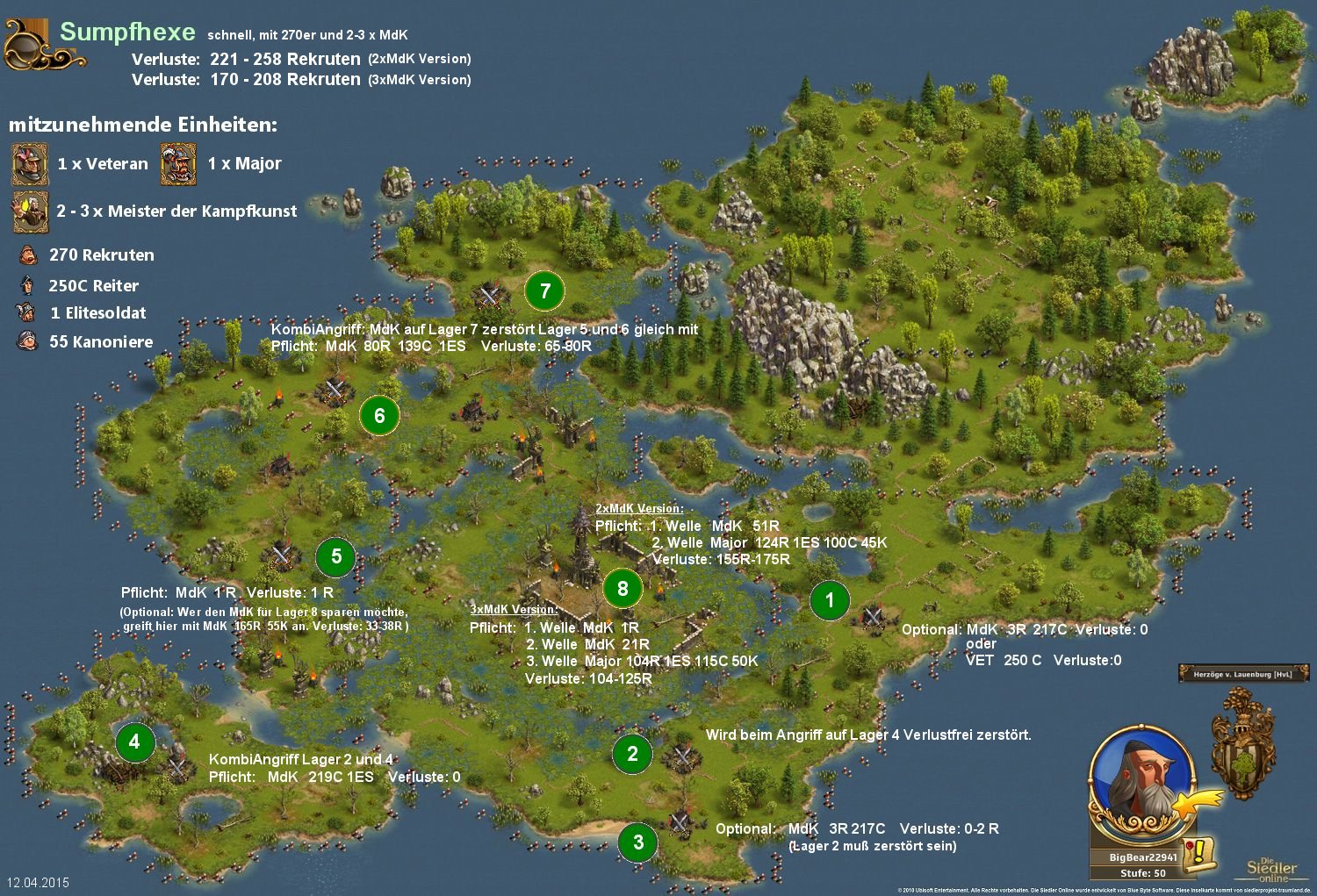
Task: Click camp marker number 5
Action: pos(336,556)
